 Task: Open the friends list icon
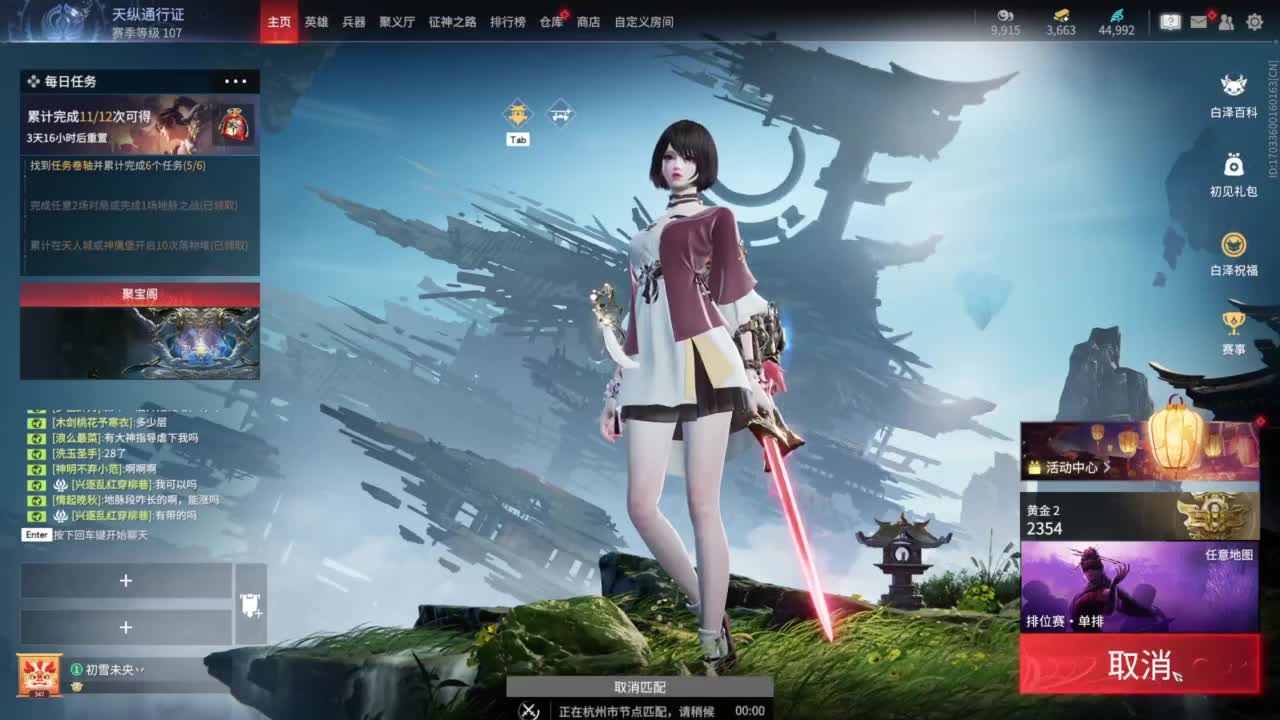pyautogui.click(x=1226, y=20)
